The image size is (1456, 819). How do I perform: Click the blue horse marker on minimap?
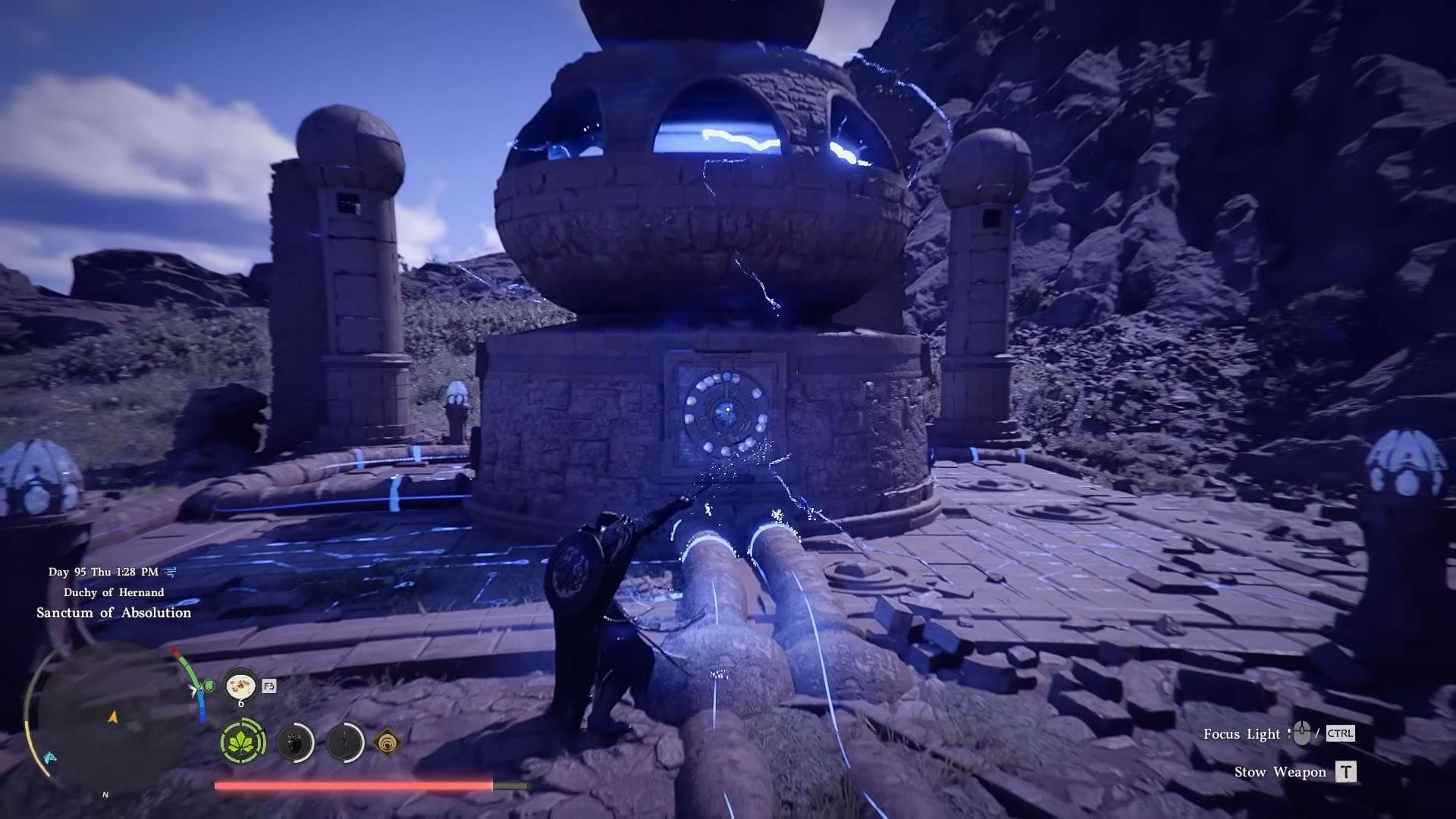(50, 757)
